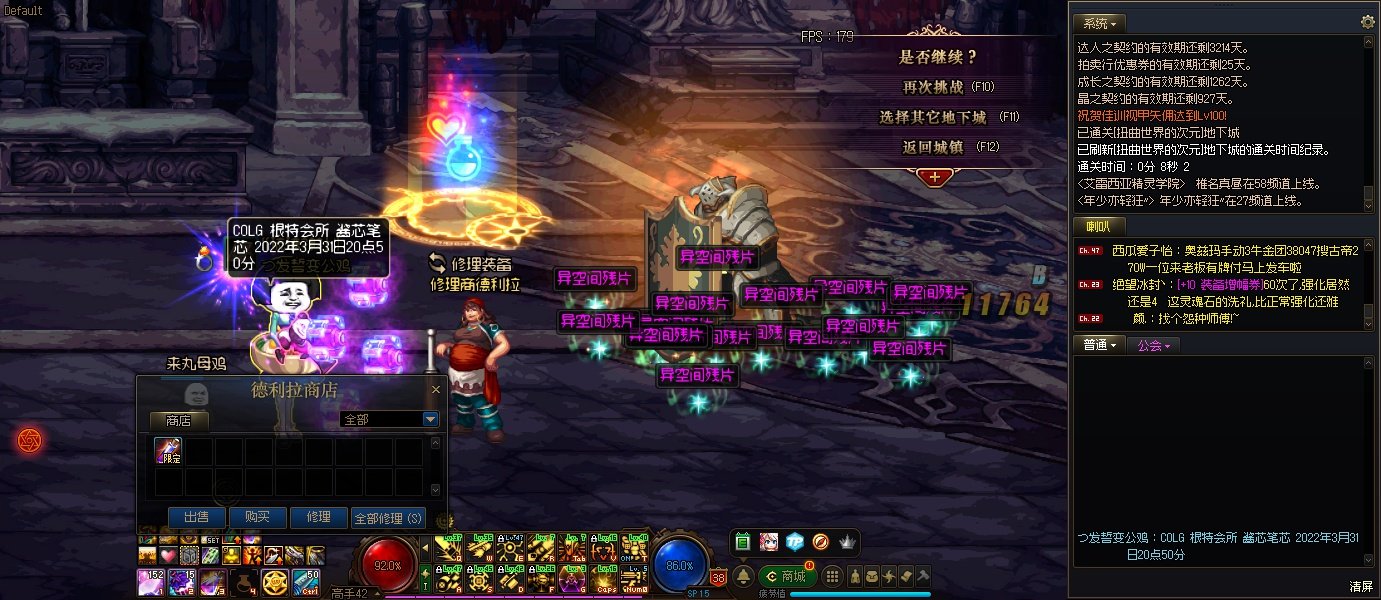Viewport: 1381px width, 600px height.
Task: Click the 出售 sell button
Action: coord(196,517)
